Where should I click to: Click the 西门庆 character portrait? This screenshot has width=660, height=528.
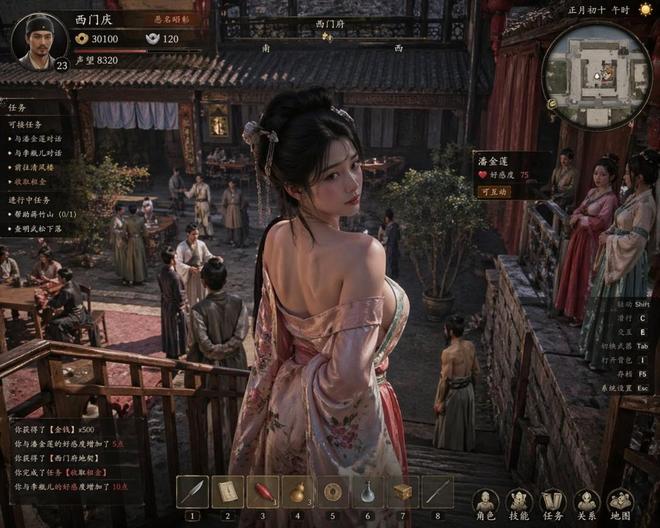(38, 40)
